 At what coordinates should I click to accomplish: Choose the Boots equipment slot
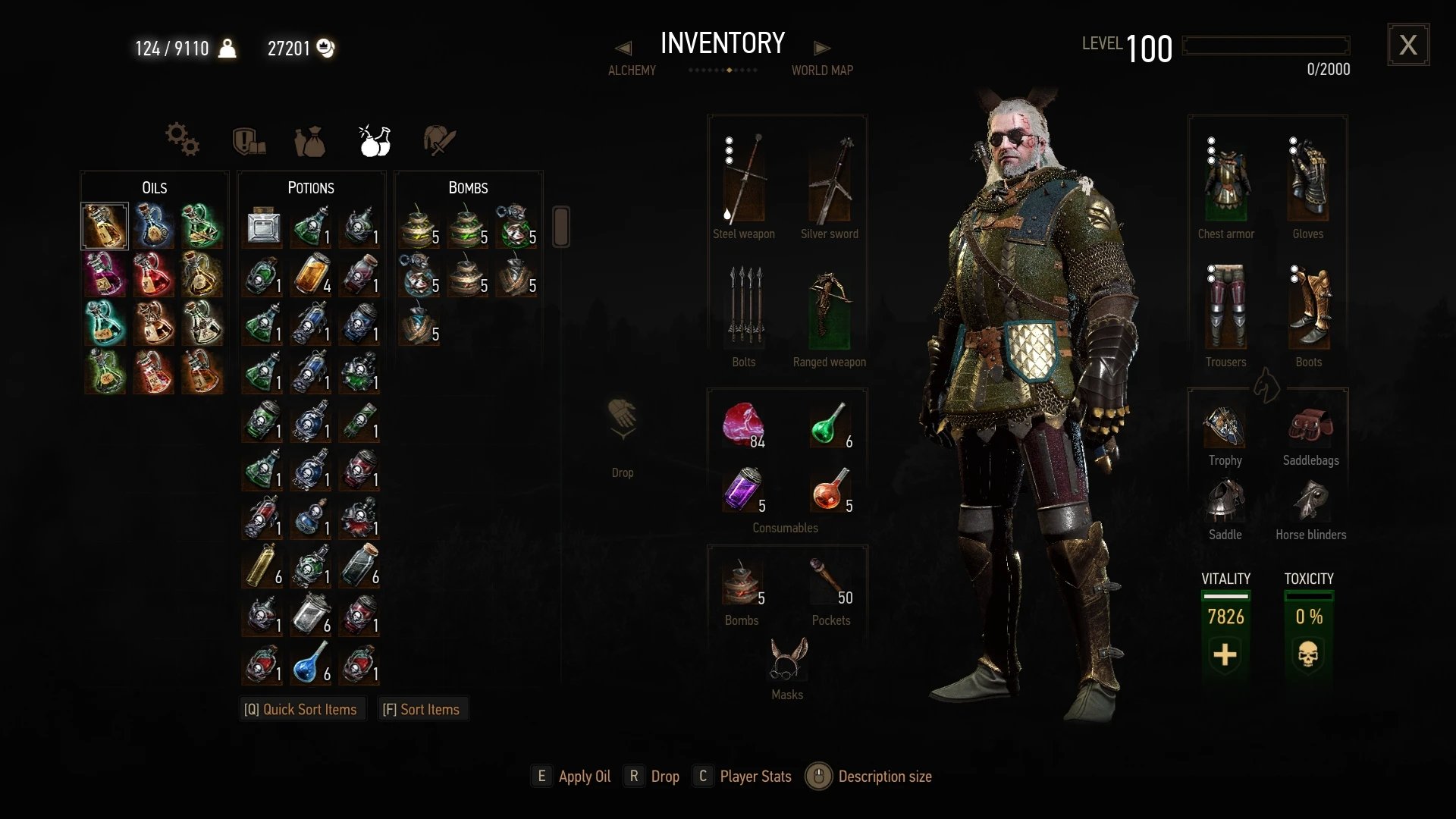[1309, 307]
